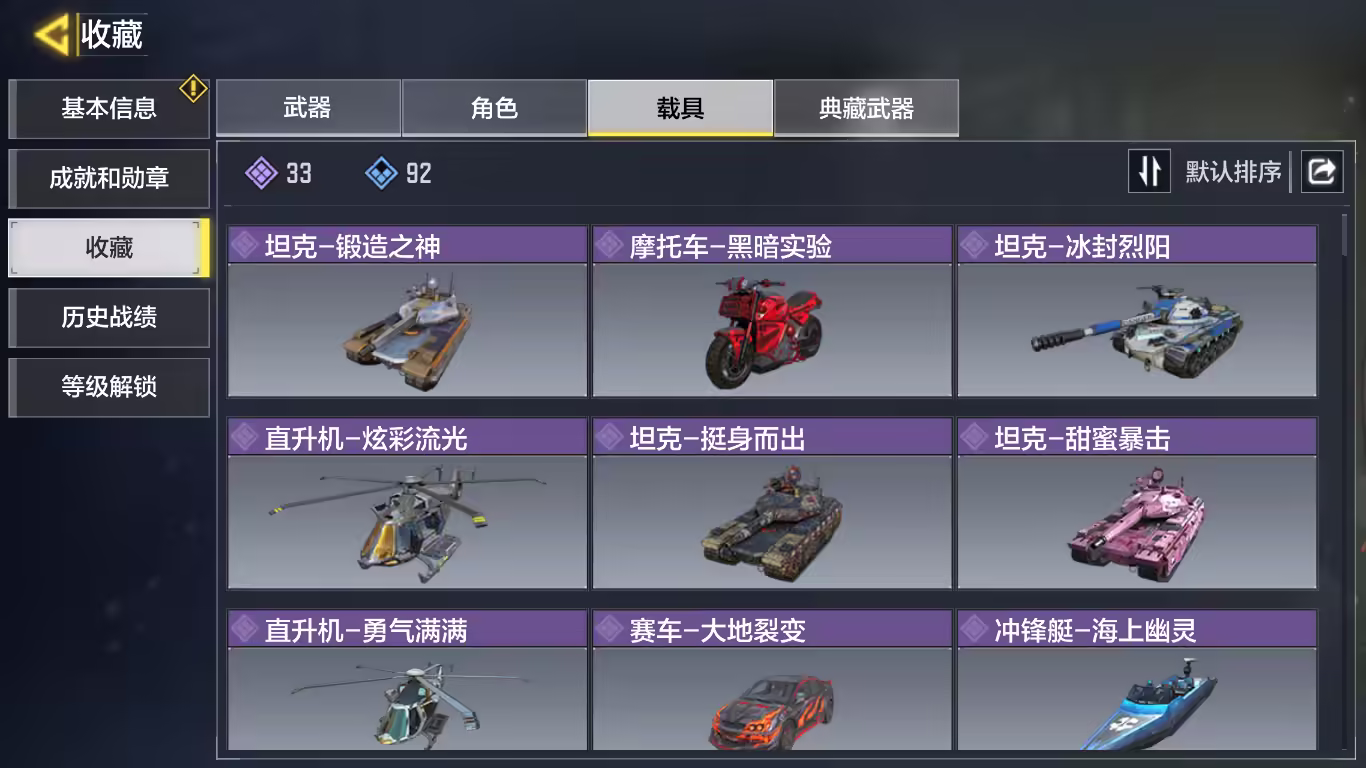The height and width of the screenshot is (768, 1366).
Task: Toggle the 默认排序 sort button
Action: 1149,172
